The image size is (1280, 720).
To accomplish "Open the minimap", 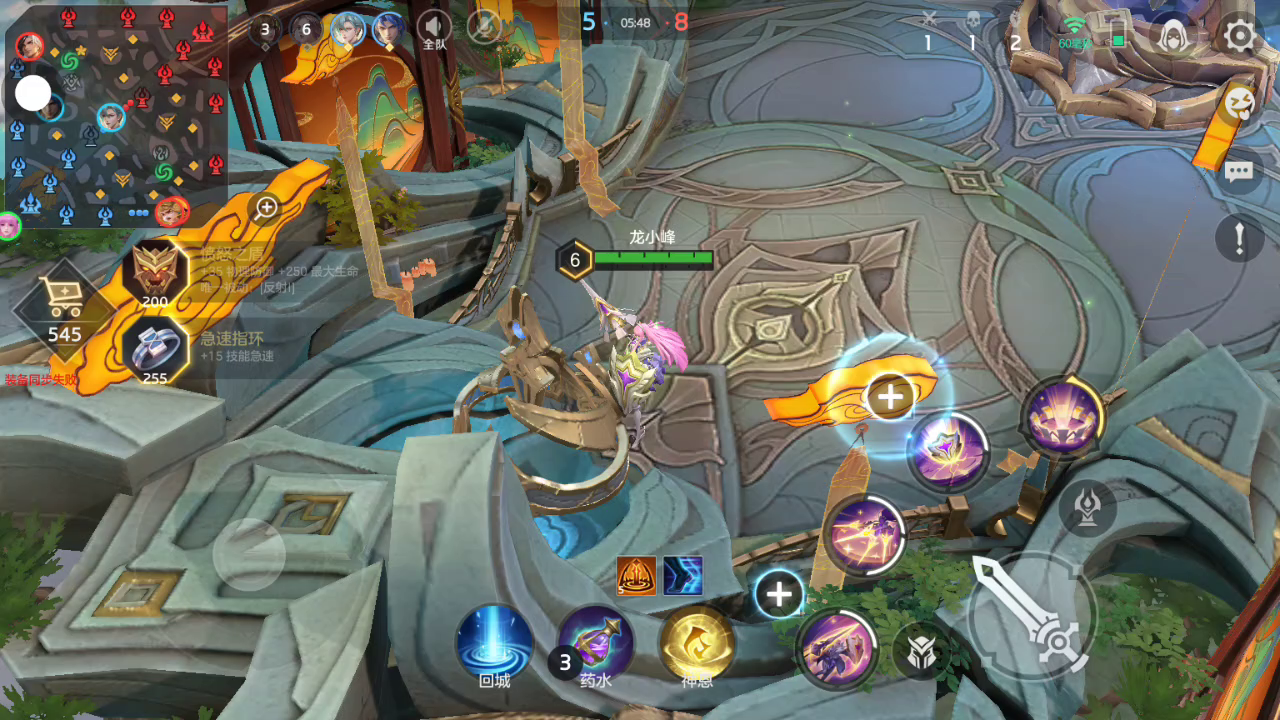I will (x=115, y=115).
